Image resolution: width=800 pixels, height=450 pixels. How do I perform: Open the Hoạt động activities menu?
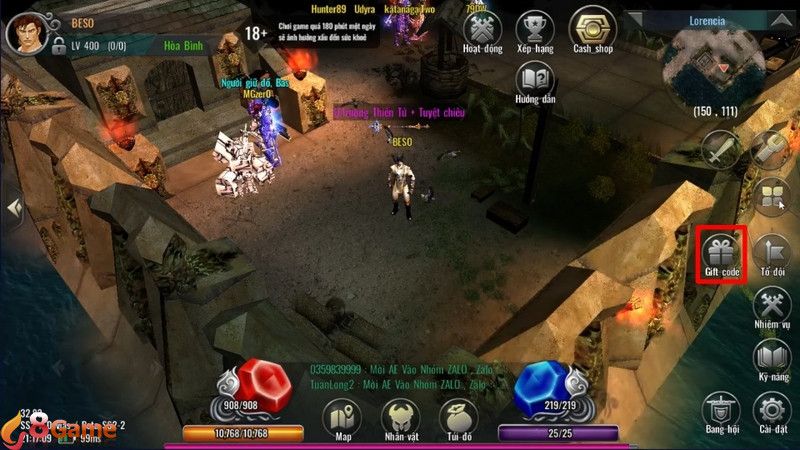pos(483,30)
